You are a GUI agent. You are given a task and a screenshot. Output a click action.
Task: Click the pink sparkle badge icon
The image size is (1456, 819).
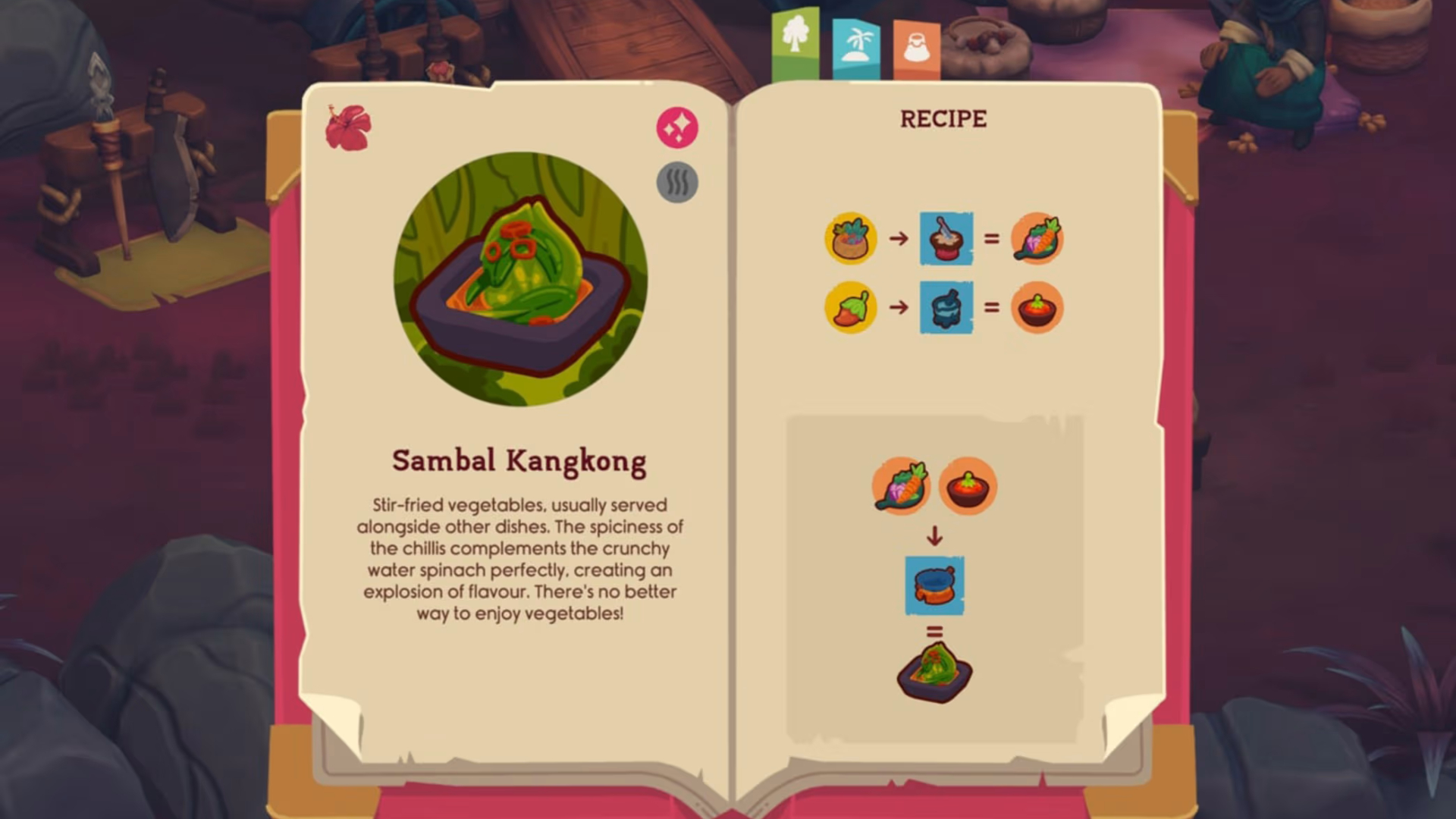676,127
